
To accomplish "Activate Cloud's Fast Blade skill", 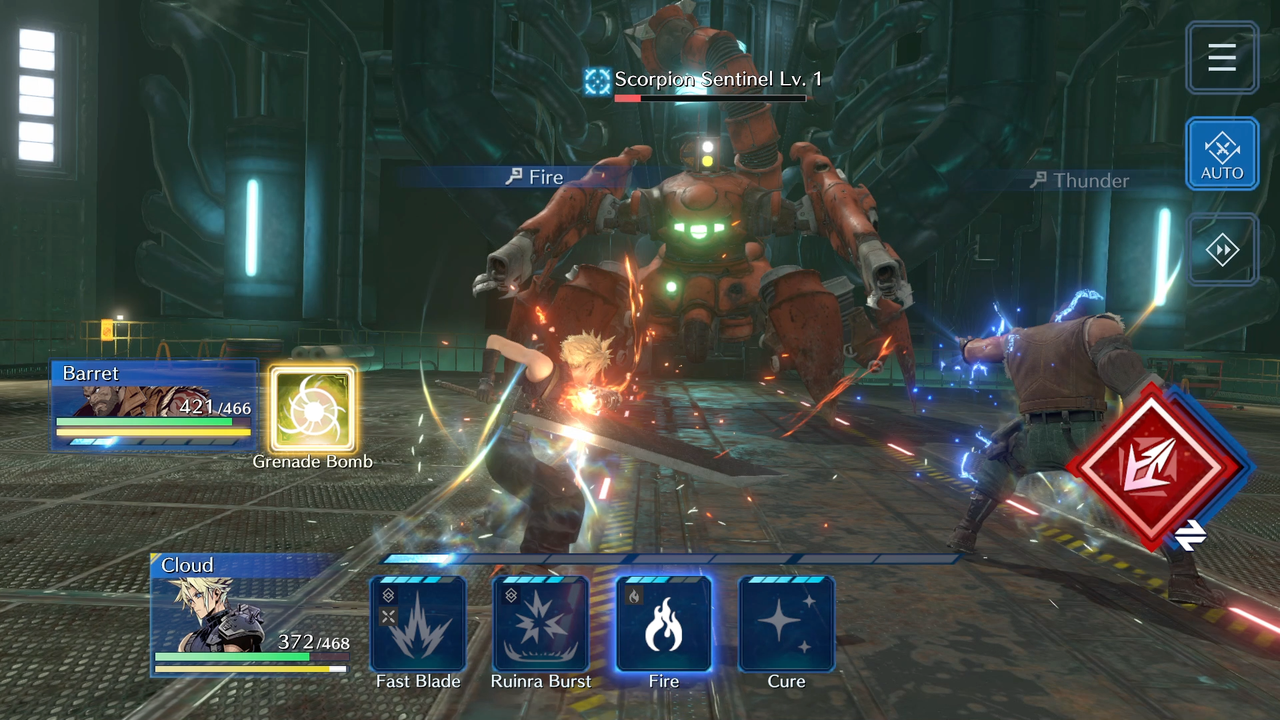I will (x=418, y=624).
